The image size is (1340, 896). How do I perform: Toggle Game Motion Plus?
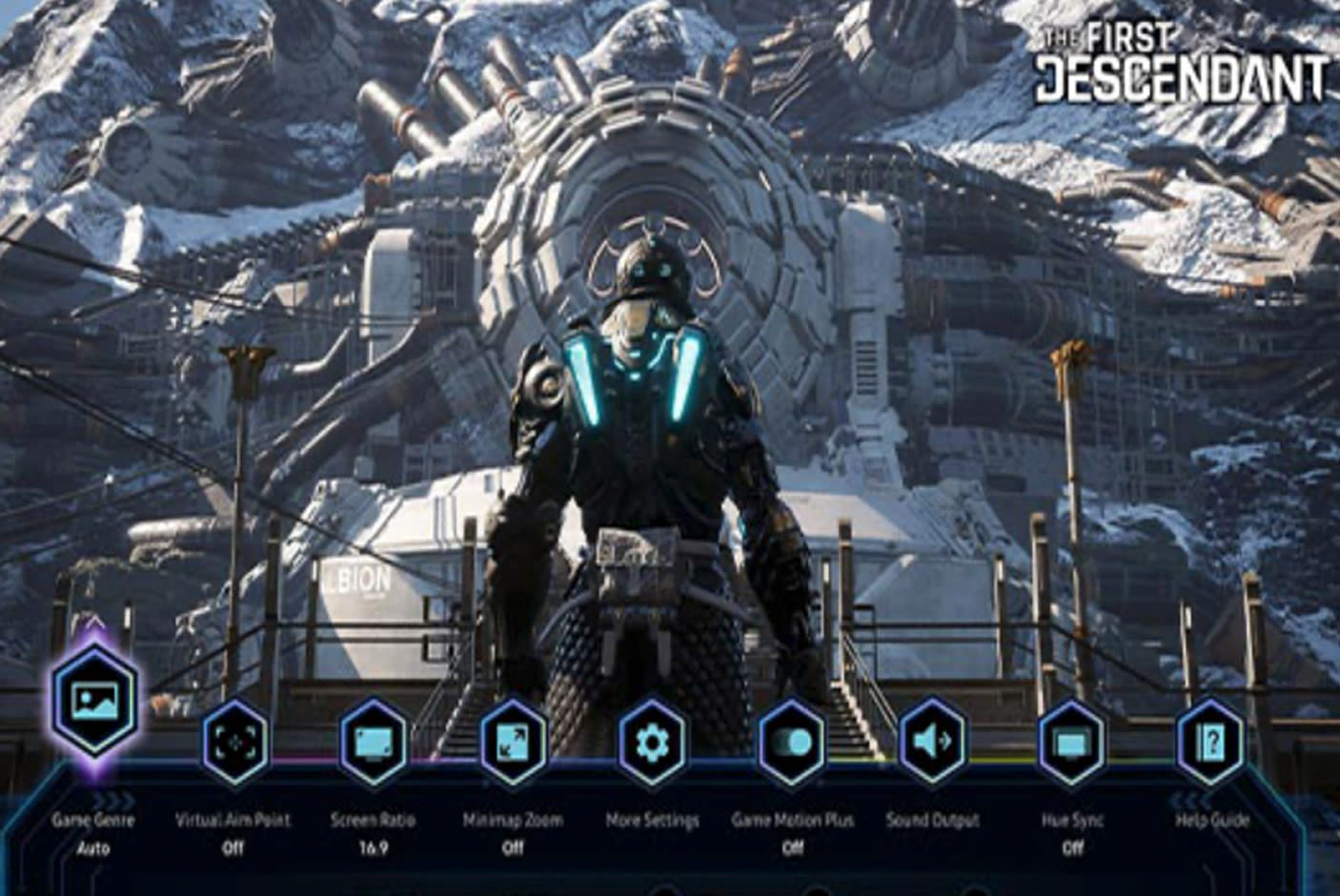pyautogui.click(x=792, y=743)
